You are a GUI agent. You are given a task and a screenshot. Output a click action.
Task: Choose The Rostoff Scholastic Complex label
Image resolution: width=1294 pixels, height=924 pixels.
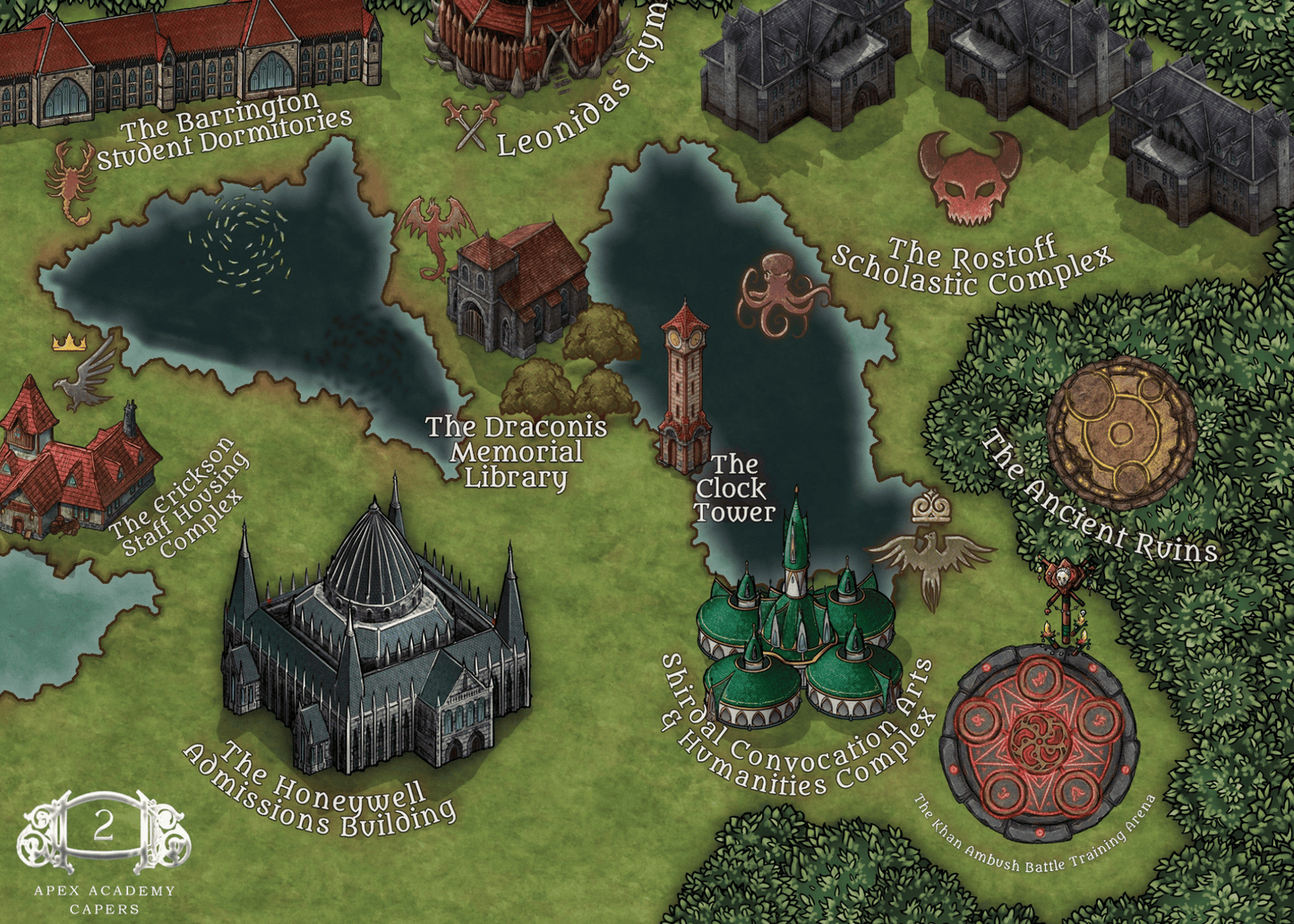(x=972, y=266)
